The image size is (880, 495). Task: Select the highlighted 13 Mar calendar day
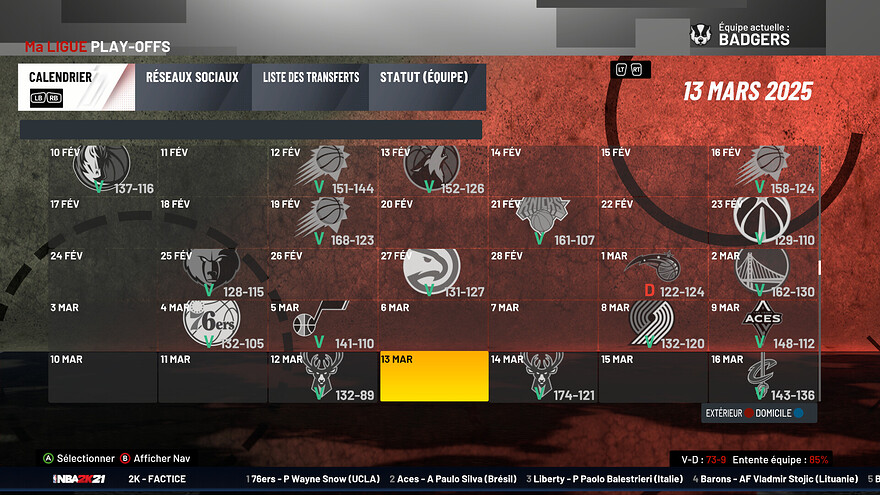[x=434, y=376]
